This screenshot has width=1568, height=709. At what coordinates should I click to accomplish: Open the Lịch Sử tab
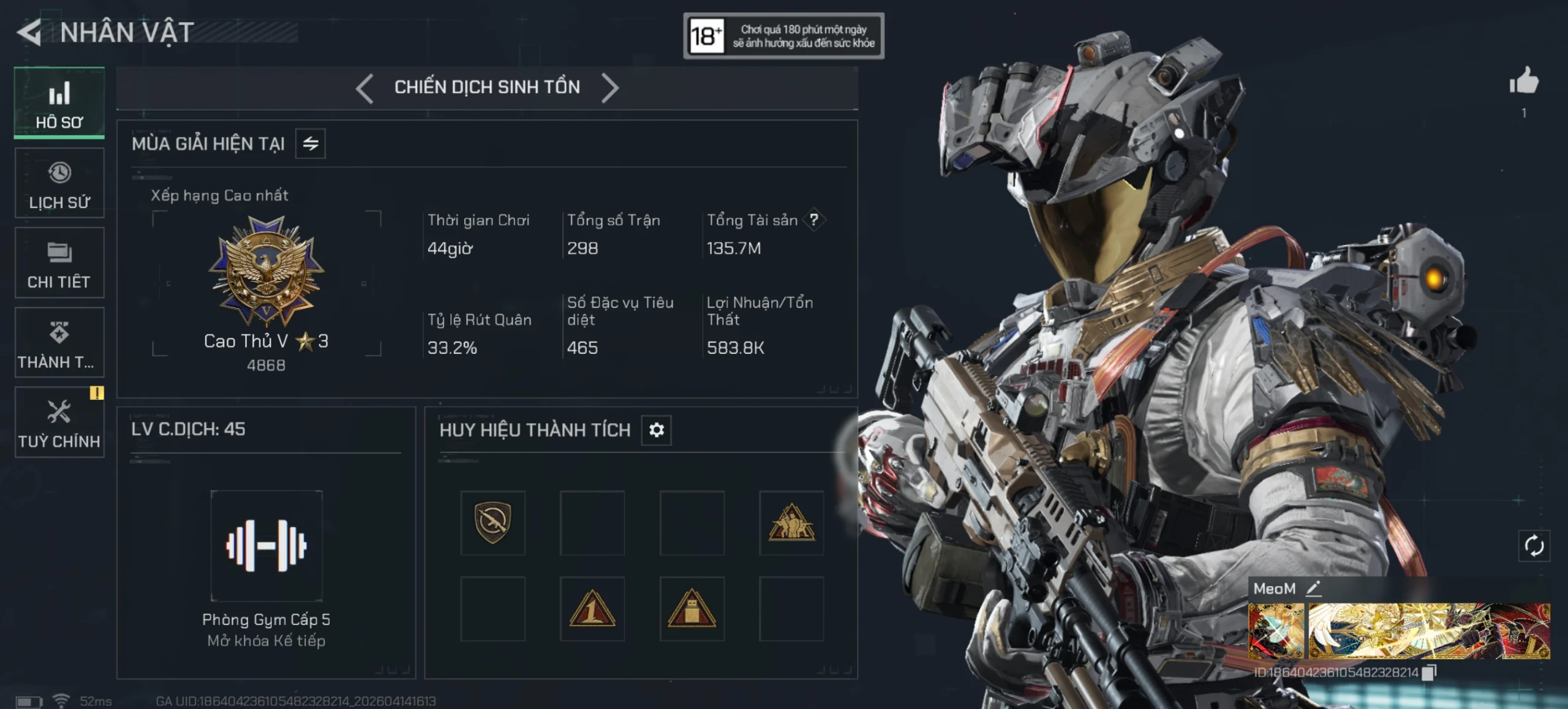[59, 183]
